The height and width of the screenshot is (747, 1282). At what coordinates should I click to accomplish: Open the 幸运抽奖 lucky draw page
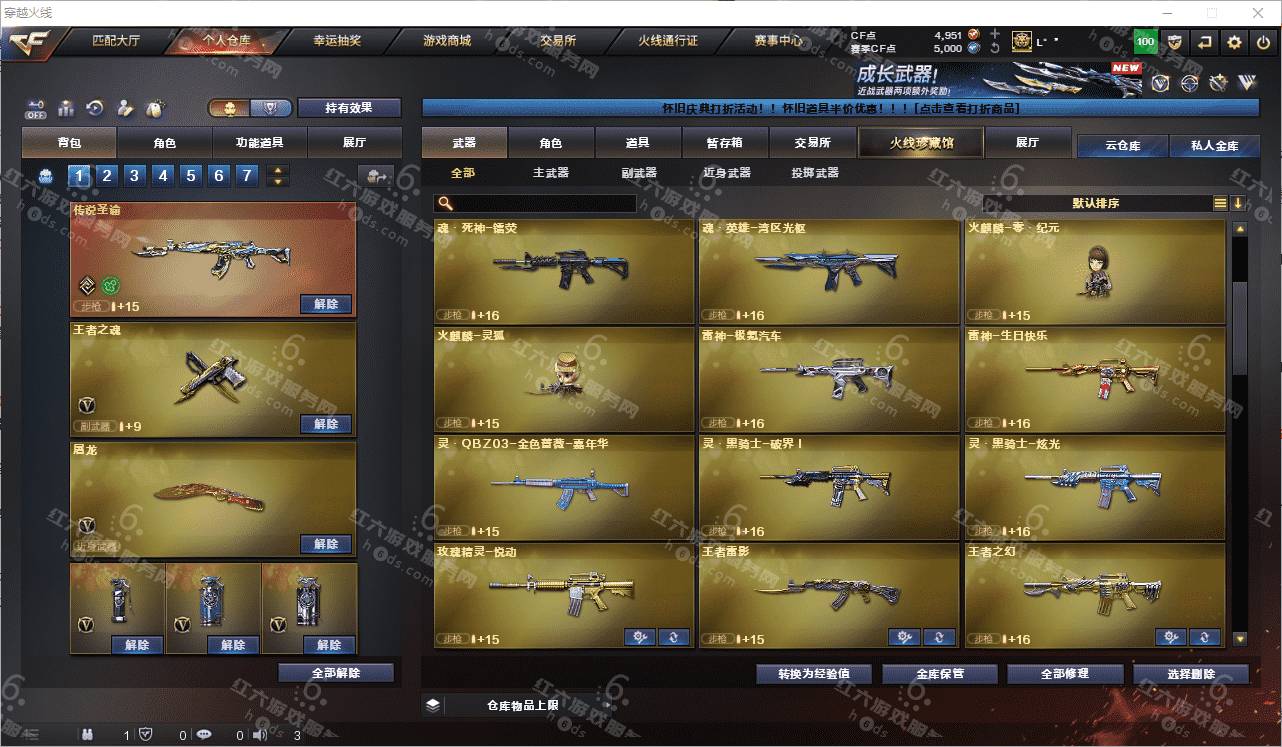point(337,41)
